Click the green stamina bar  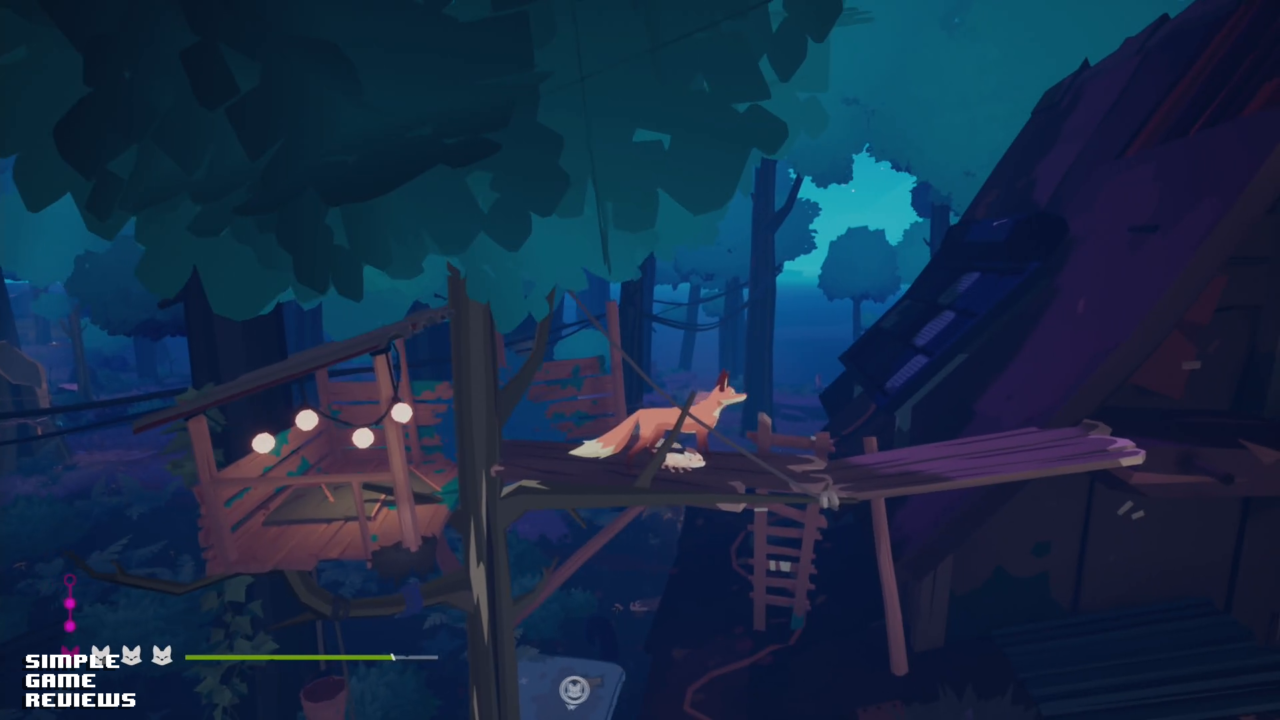[x=290, y=657]
